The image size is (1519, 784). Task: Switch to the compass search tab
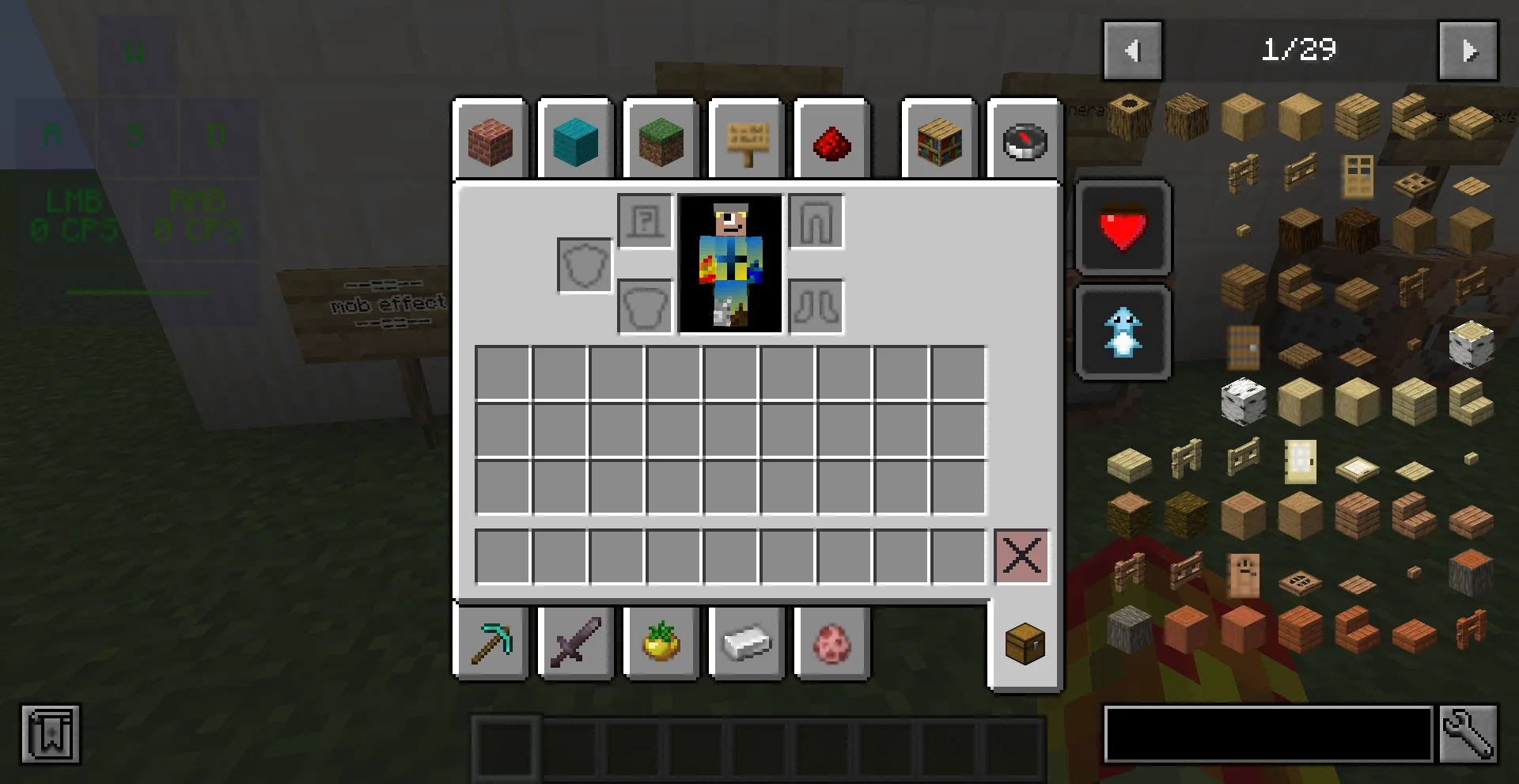(x=1024, y=141)
